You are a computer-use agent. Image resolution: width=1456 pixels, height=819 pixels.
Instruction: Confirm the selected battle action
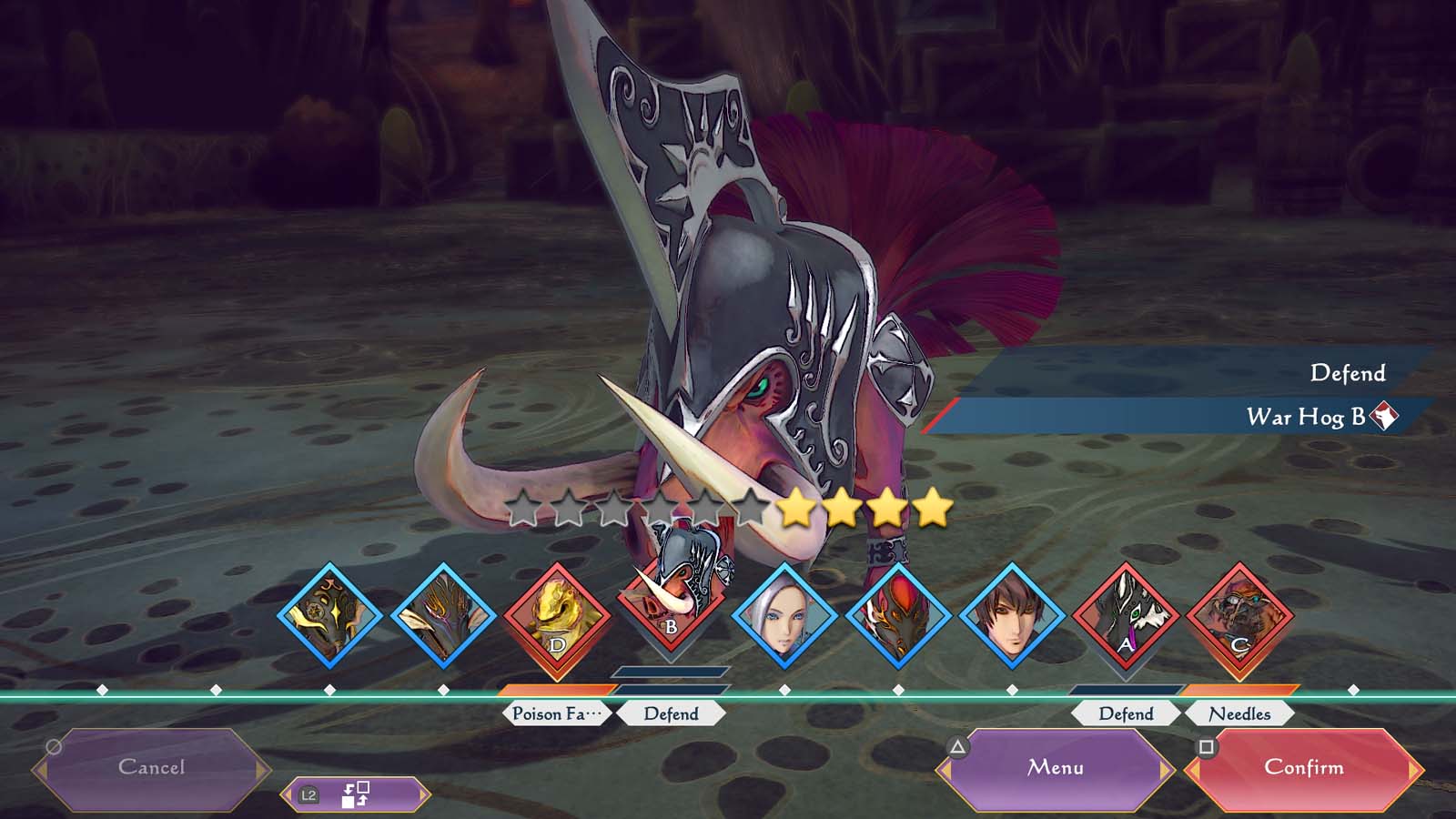click(x=1303, y=768)
